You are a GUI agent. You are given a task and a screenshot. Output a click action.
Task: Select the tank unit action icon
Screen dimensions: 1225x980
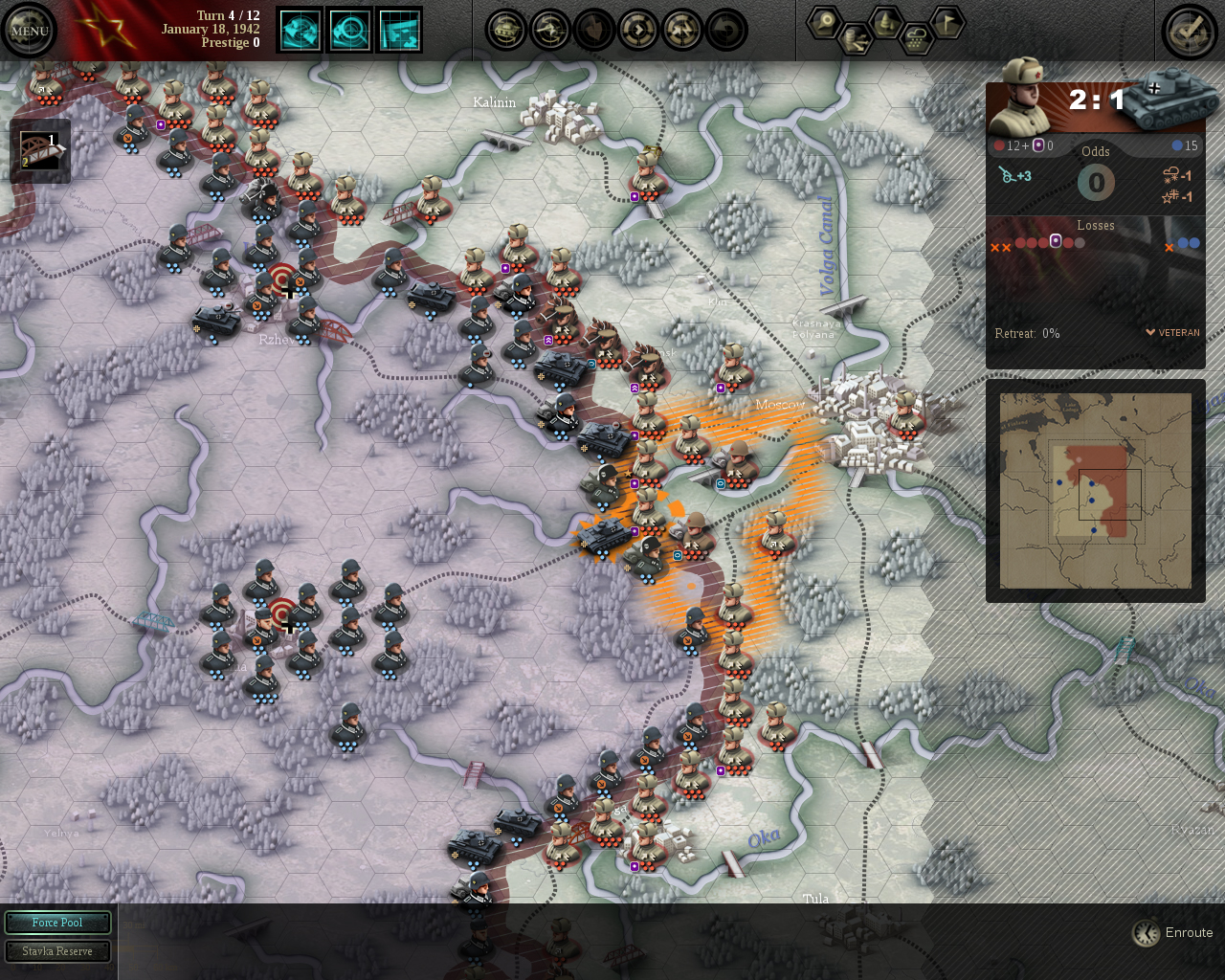[x=504, y=30]
